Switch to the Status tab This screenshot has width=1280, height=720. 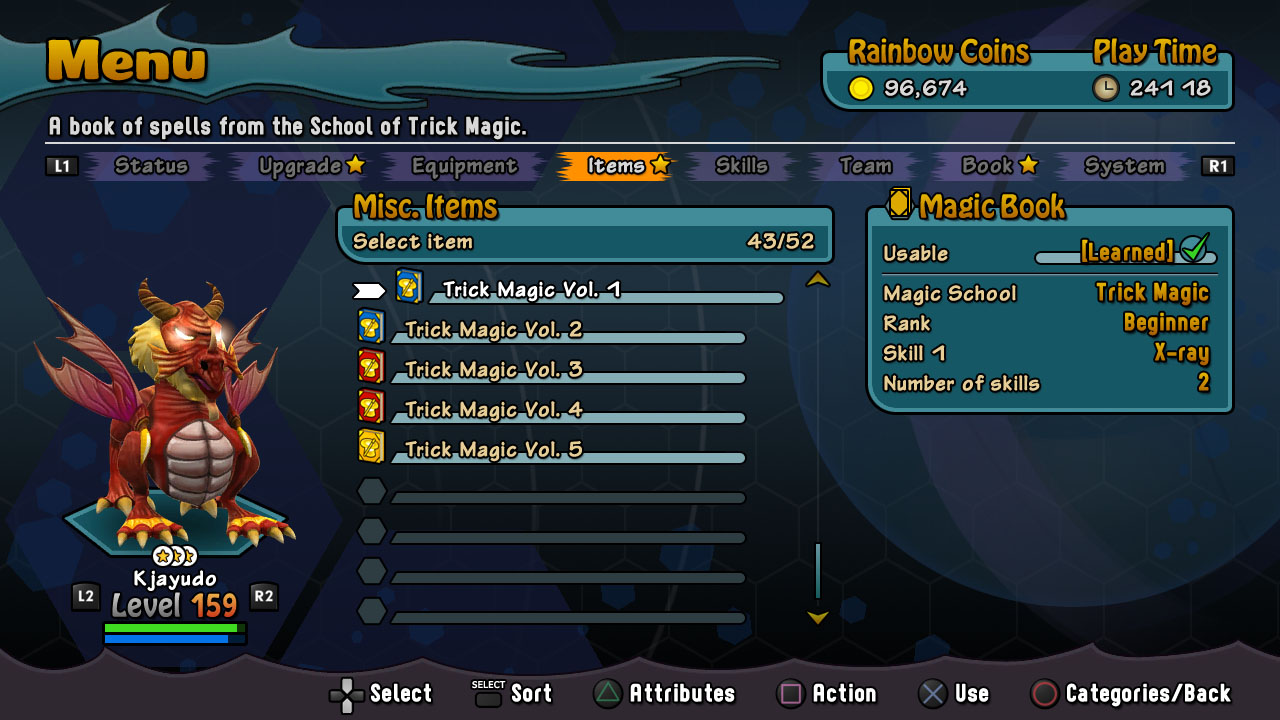coord(151,166)
